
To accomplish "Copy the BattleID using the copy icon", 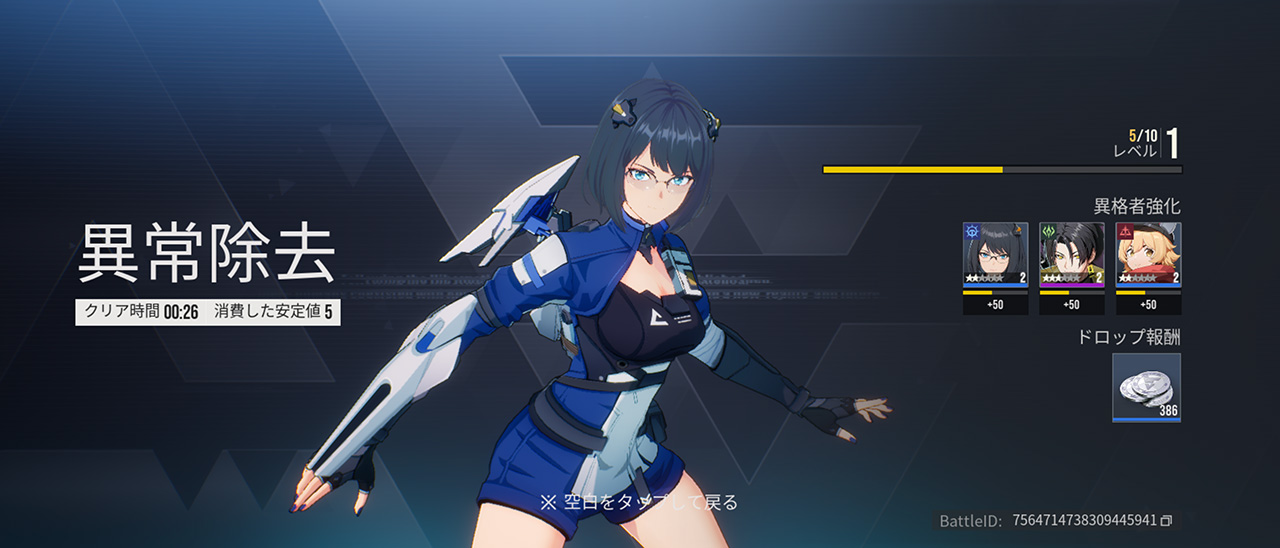I will tap(1166, 521).
